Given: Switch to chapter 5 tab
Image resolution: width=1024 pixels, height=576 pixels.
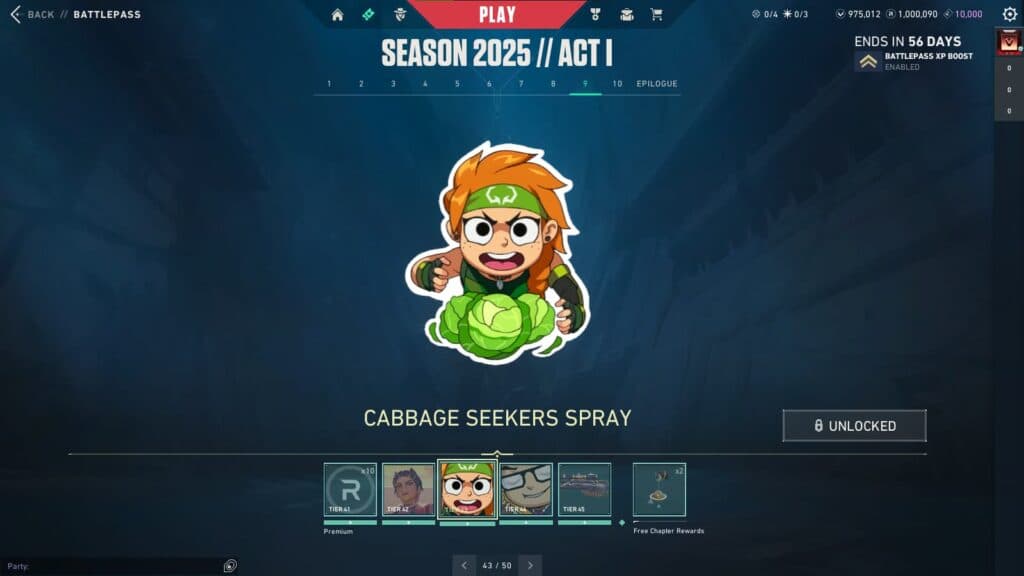Looking at the screenshot, I should pos(457,84).
